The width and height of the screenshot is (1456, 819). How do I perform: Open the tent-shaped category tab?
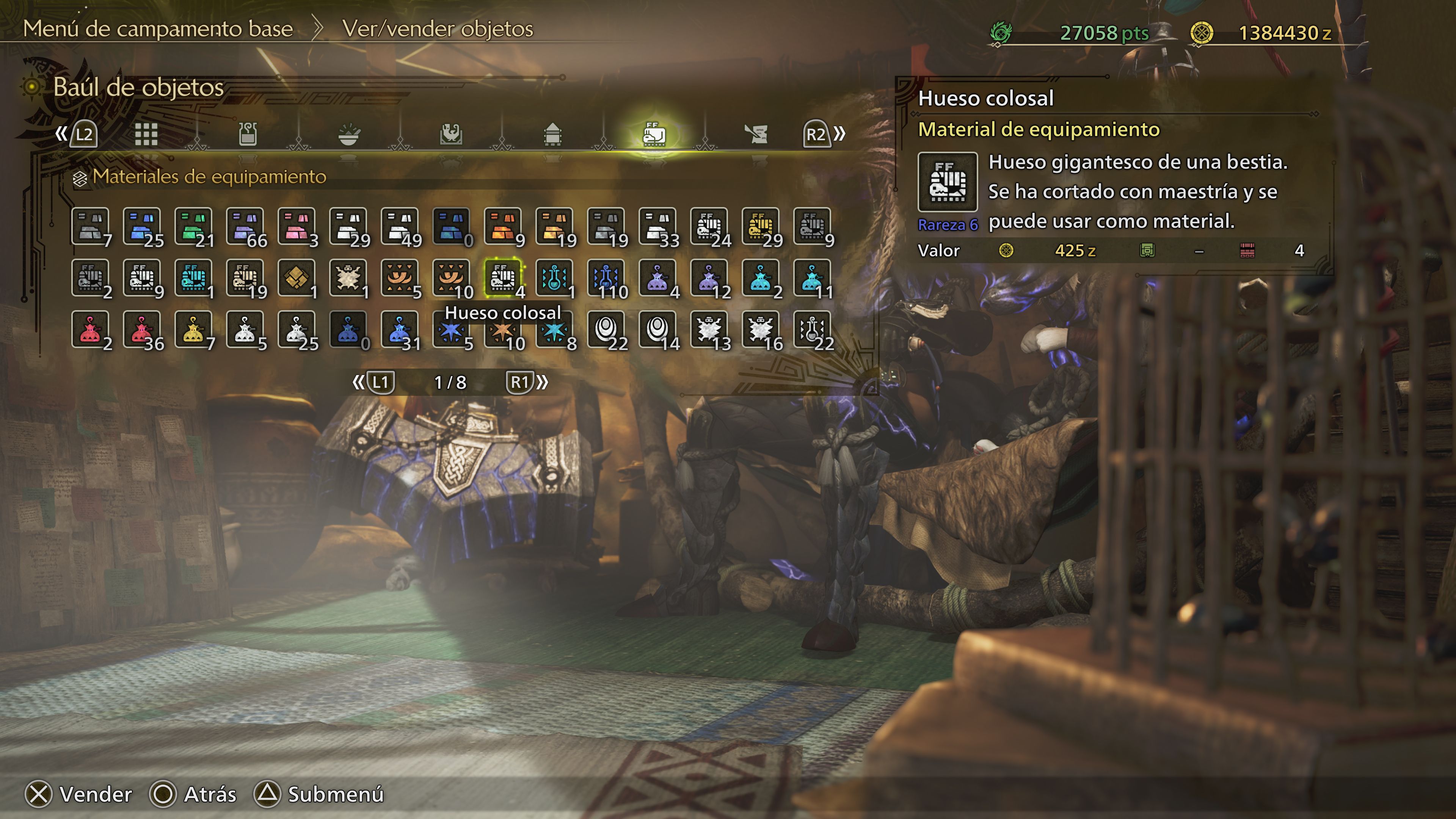[552, 134]
